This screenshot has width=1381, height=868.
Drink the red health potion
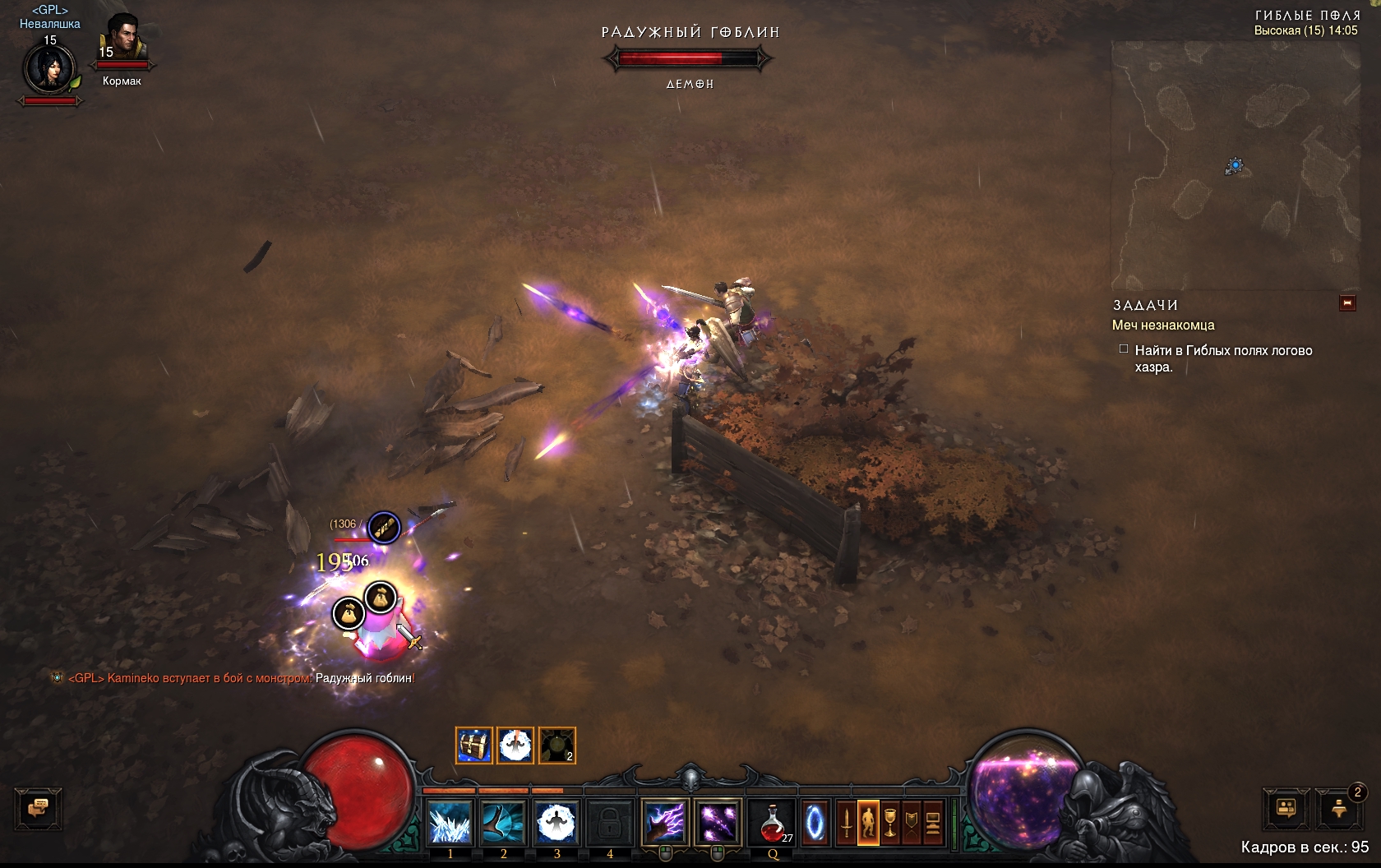[774, 822]
